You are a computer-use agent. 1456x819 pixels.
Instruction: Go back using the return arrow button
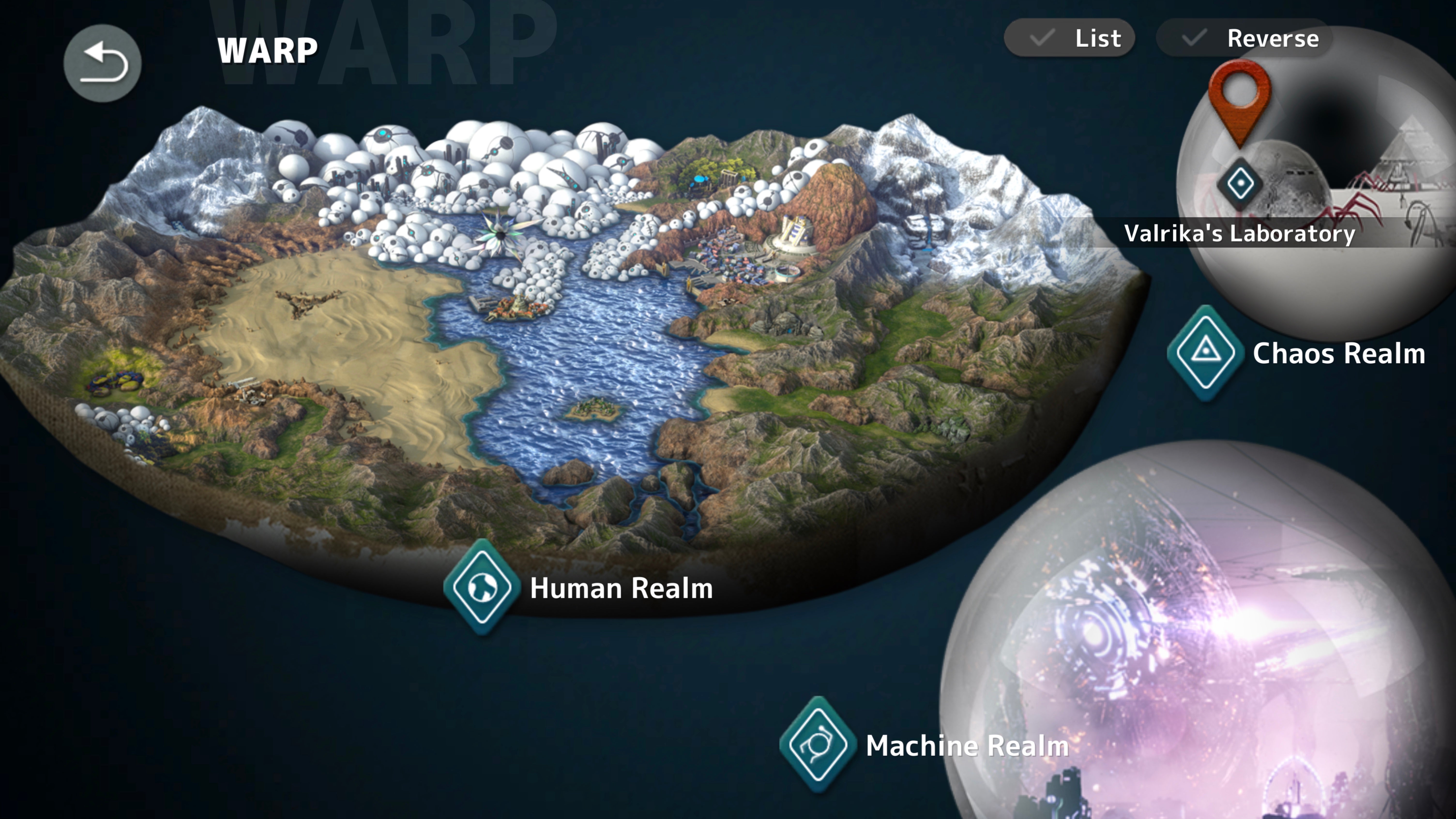102,63
